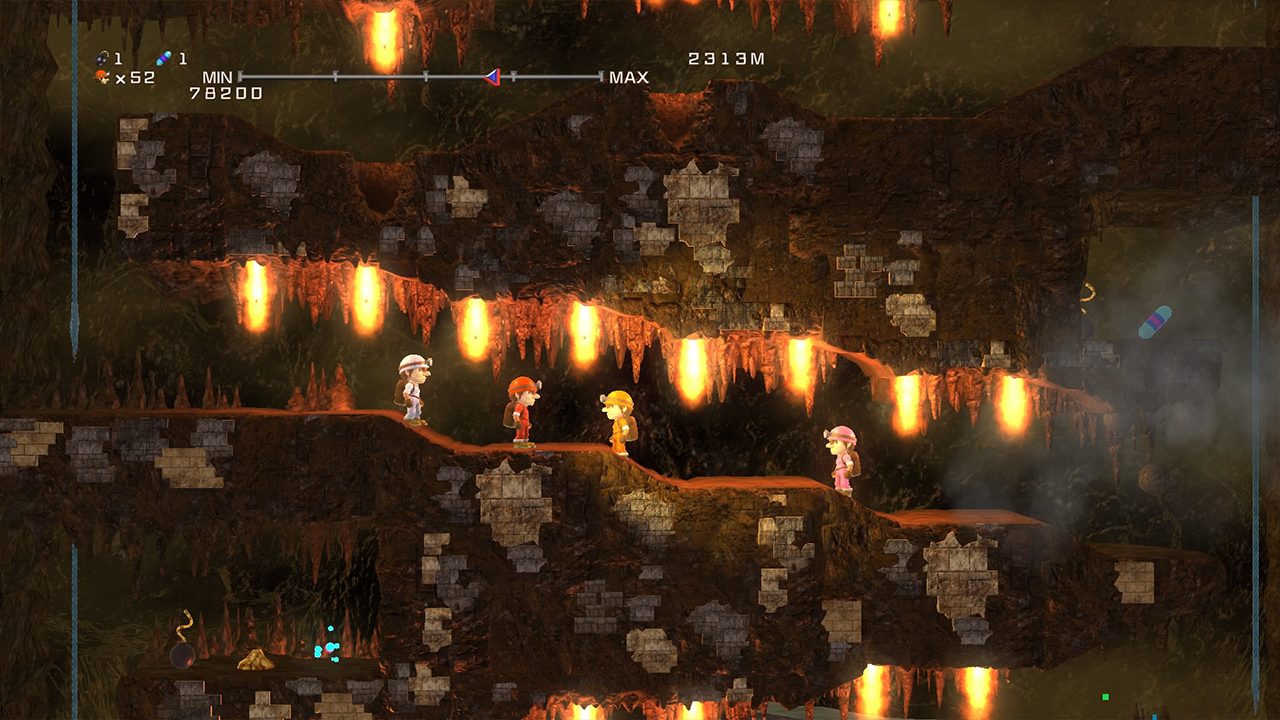This screenshot has height=720, width=1280.
Task: Click the miner head lives icon
Action: [101, 76]
